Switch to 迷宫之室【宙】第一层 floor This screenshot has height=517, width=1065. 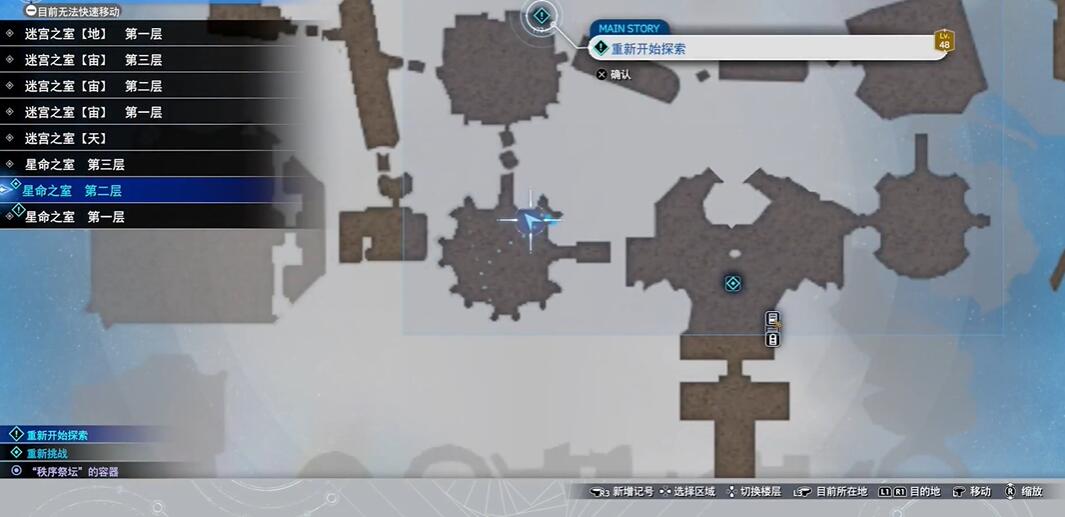pyautogui.click(x=93, y=112)
